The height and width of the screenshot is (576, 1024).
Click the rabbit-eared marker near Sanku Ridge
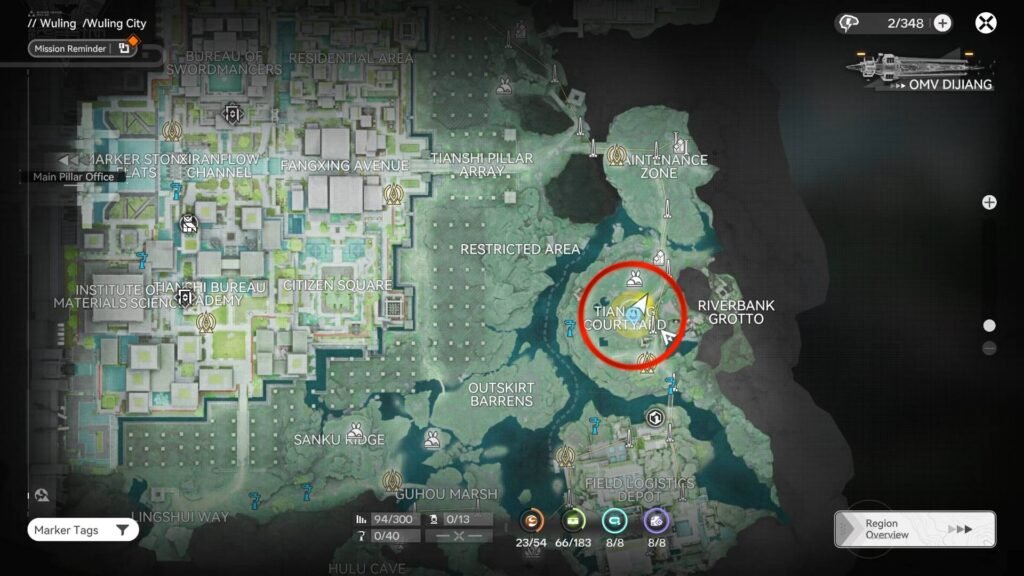pyautogui.click(x=432, y=438)
